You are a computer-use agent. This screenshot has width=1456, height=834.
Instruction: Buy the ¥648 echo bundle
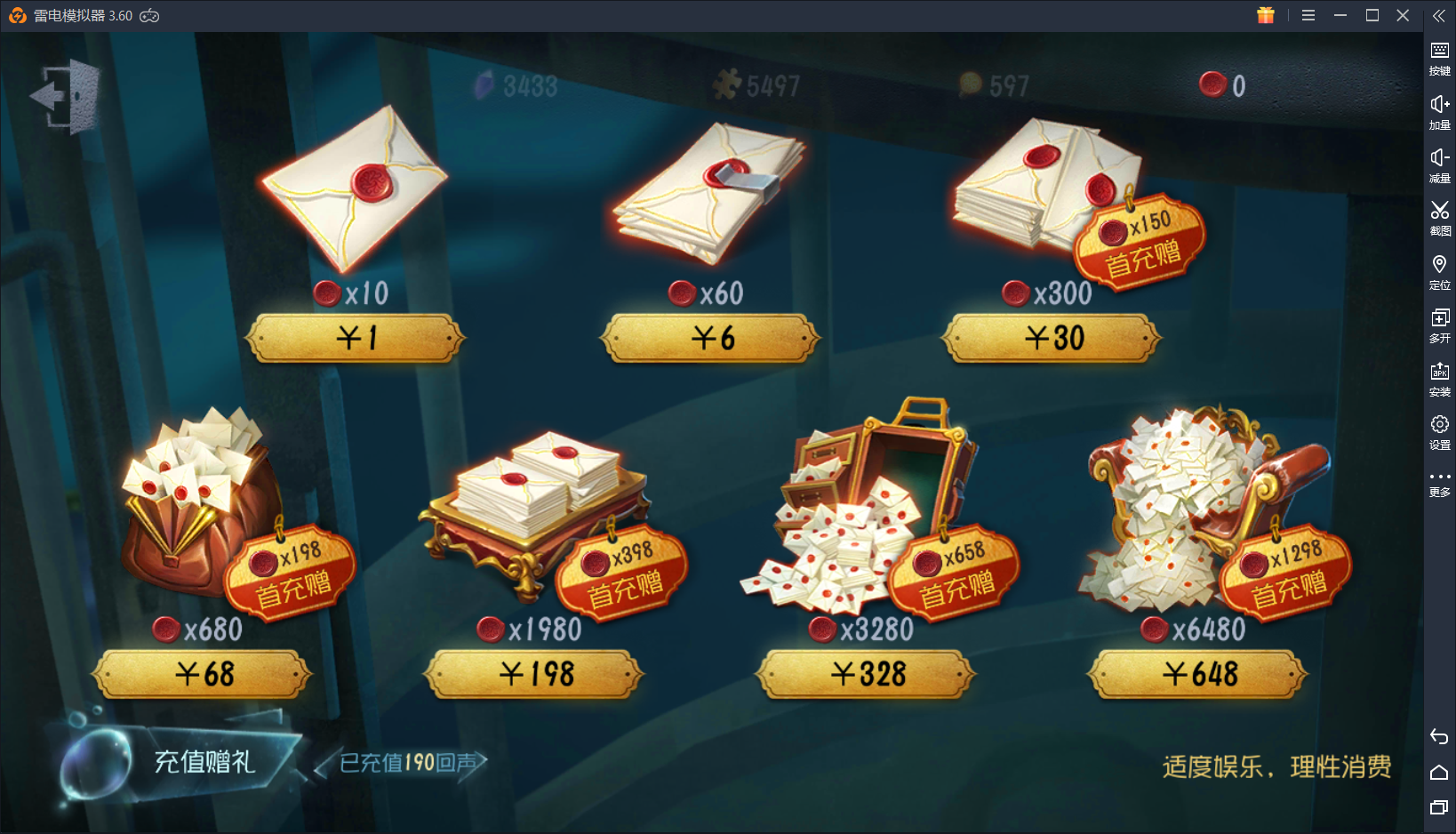pos(1196,675)
